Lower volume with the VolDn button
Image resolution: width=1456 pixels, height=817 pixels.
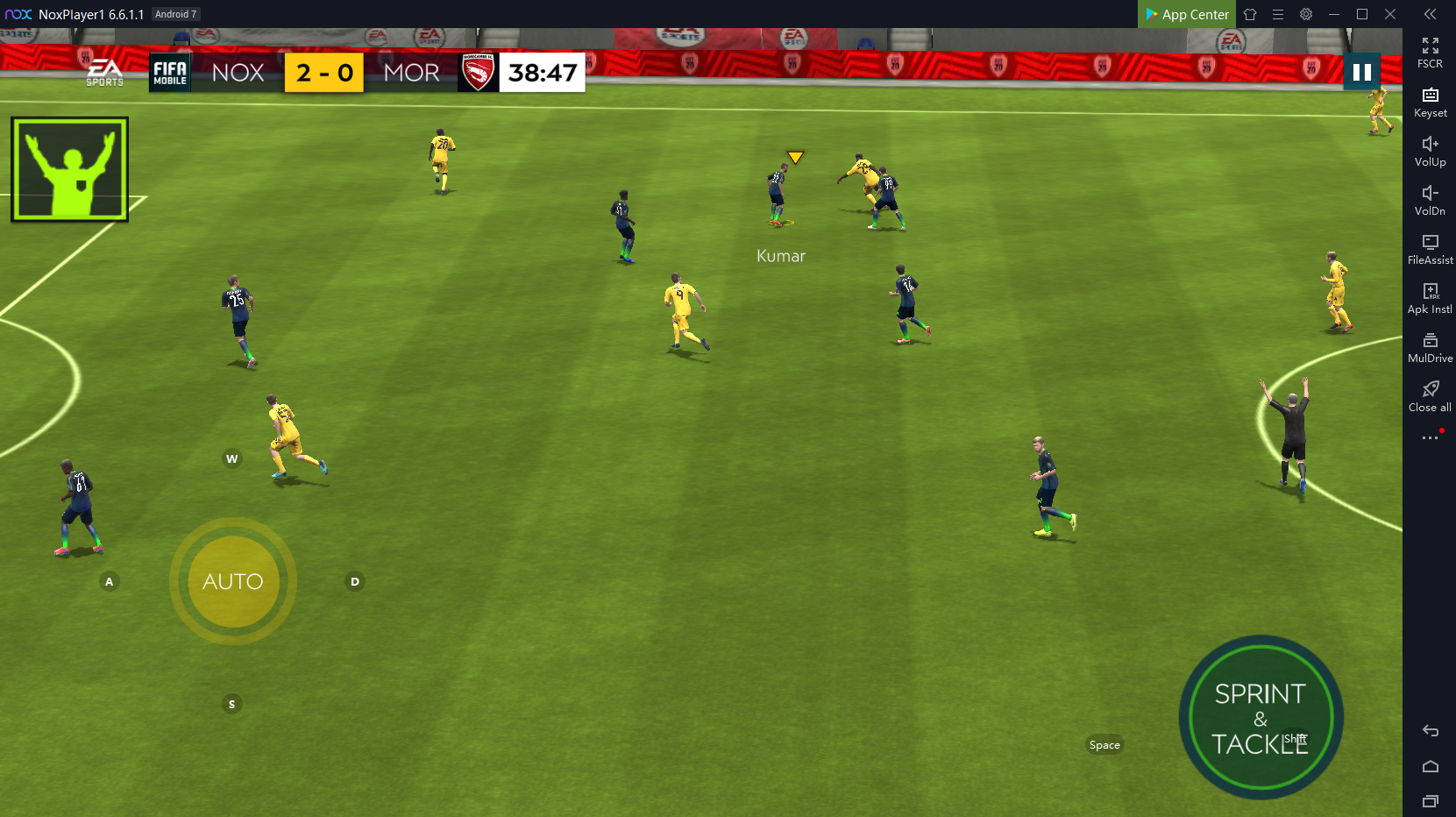[1430, 199]
